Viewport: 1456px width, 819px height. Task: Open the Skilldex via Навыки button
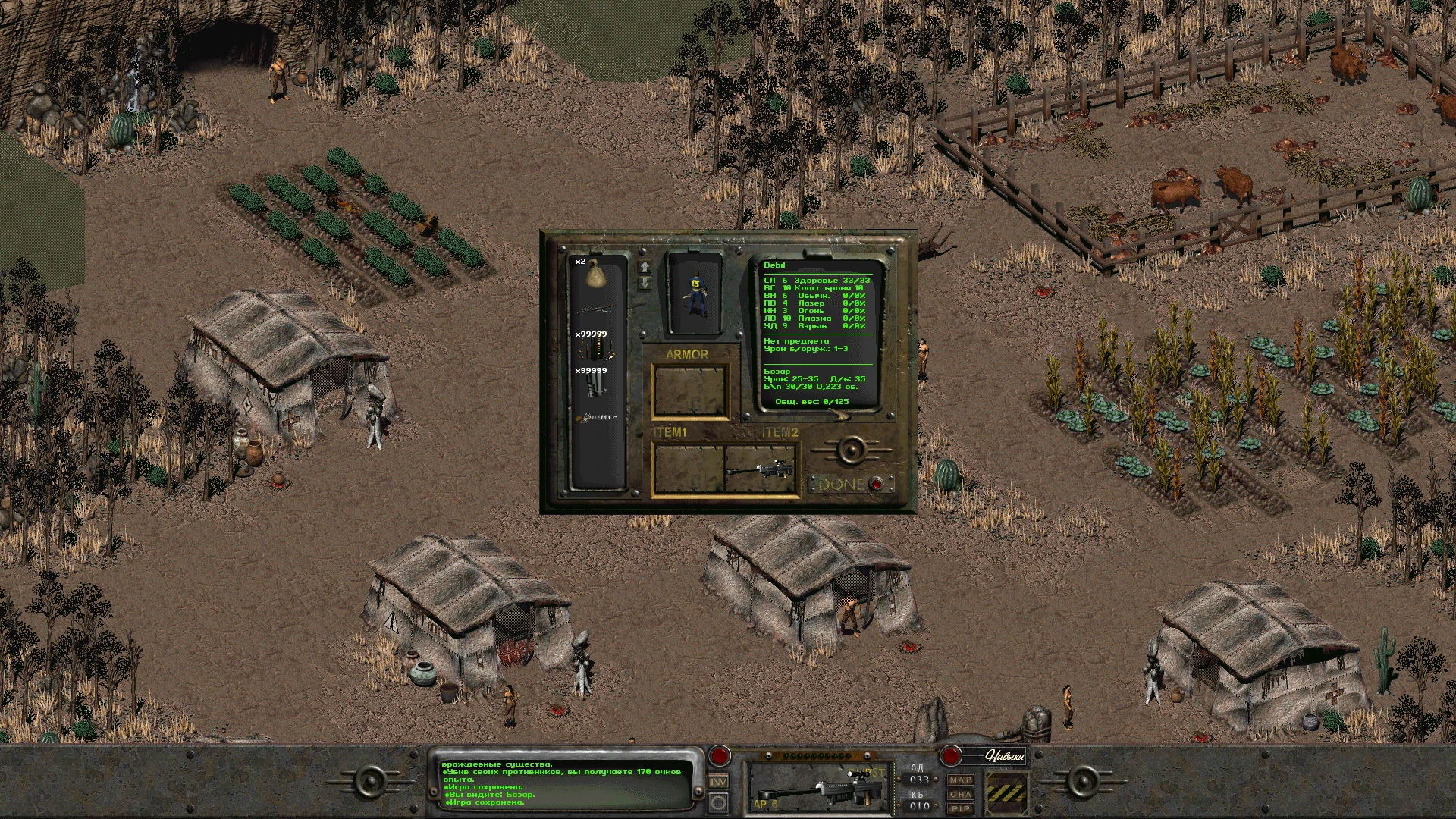[x=1006, y=756]
